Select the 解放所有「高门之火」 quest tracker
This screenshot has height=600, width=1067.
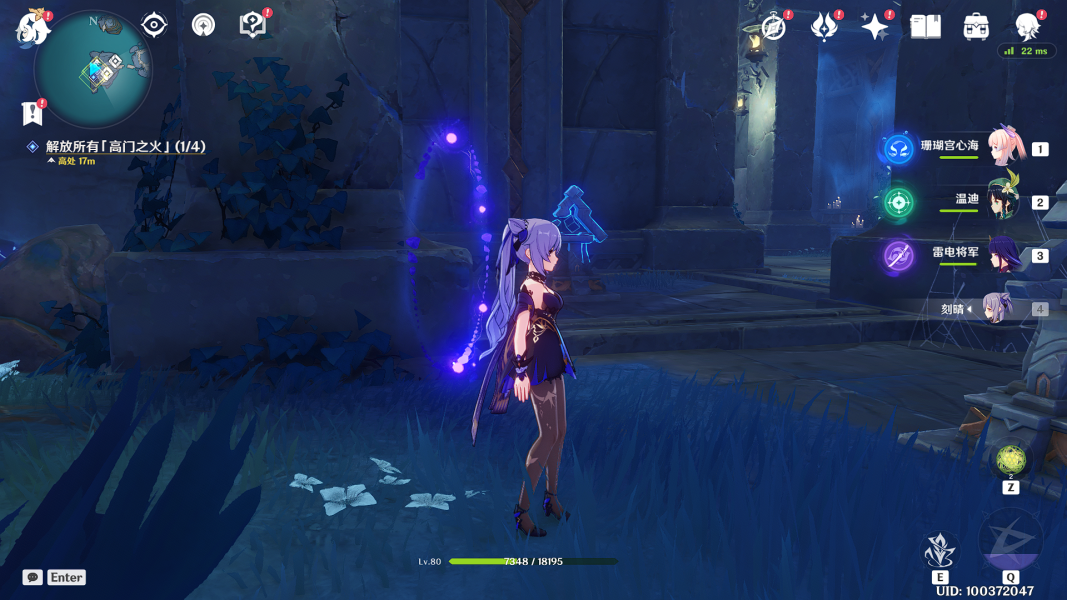point(125,147)
